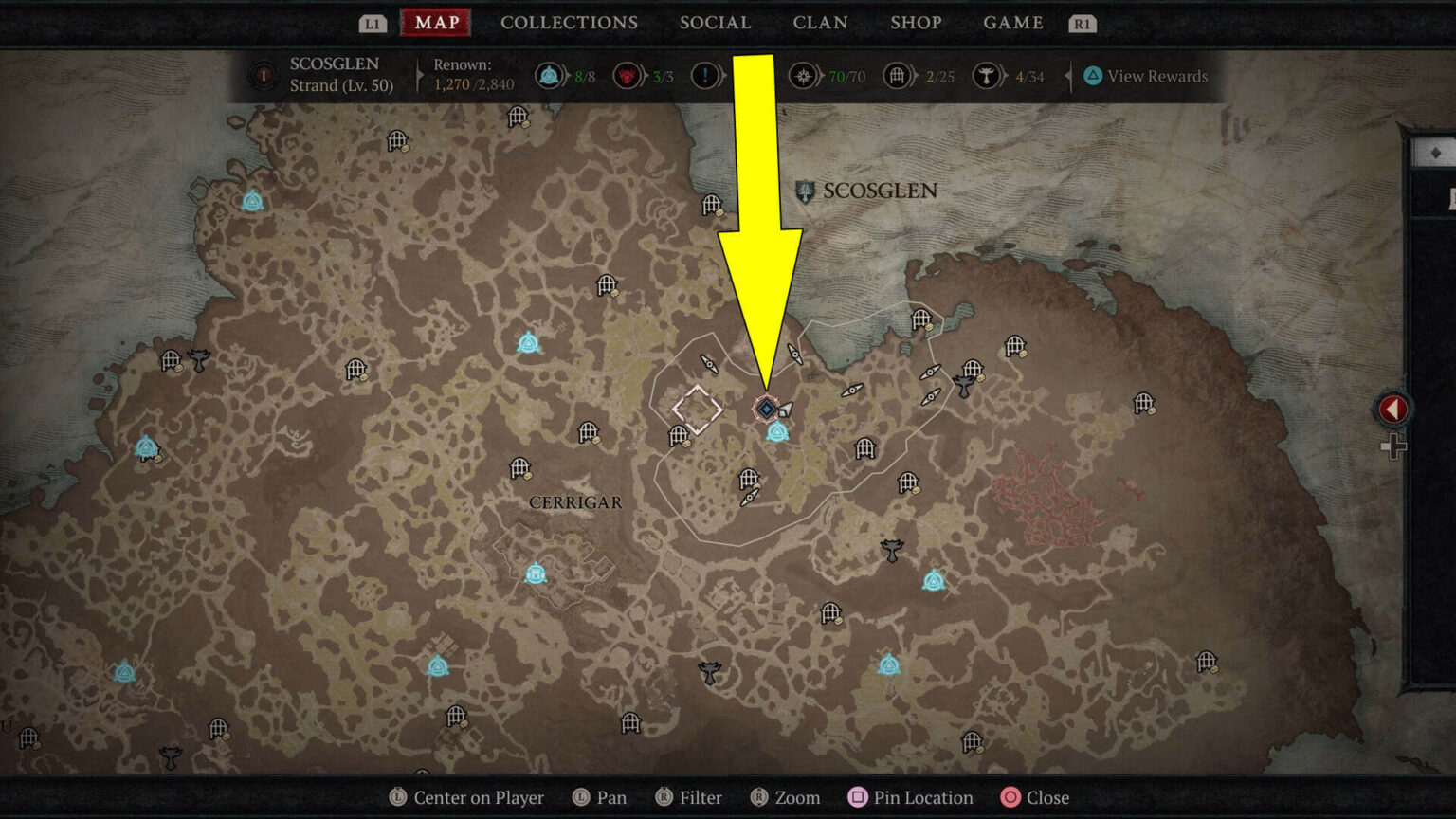The image size is (1456, 819).
Task: Collapse the side panel using the red arrow
Action: click(x=1392, y=408)
